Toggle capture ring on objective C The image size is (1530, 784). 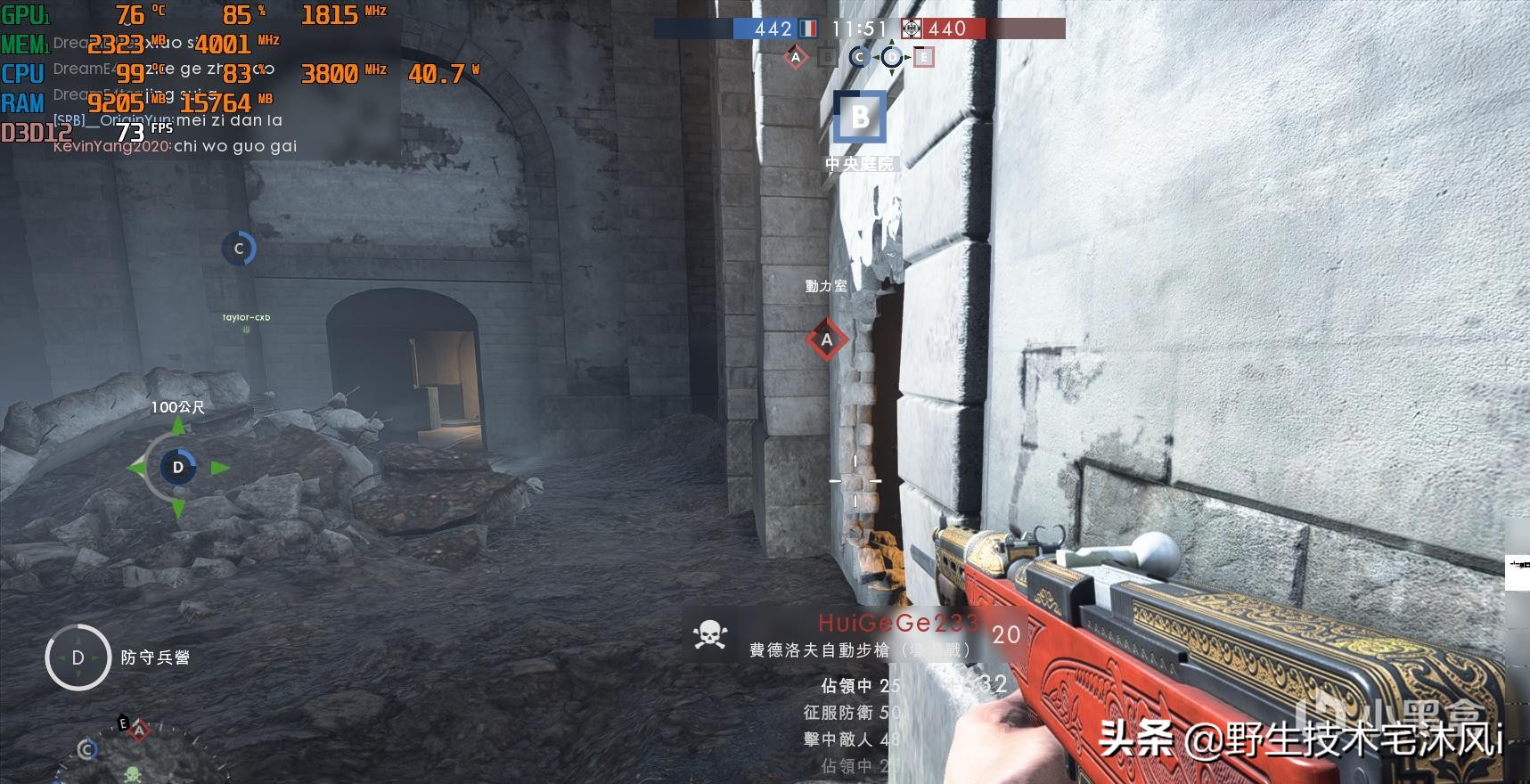pyautogui.click(x=239, y=249)
